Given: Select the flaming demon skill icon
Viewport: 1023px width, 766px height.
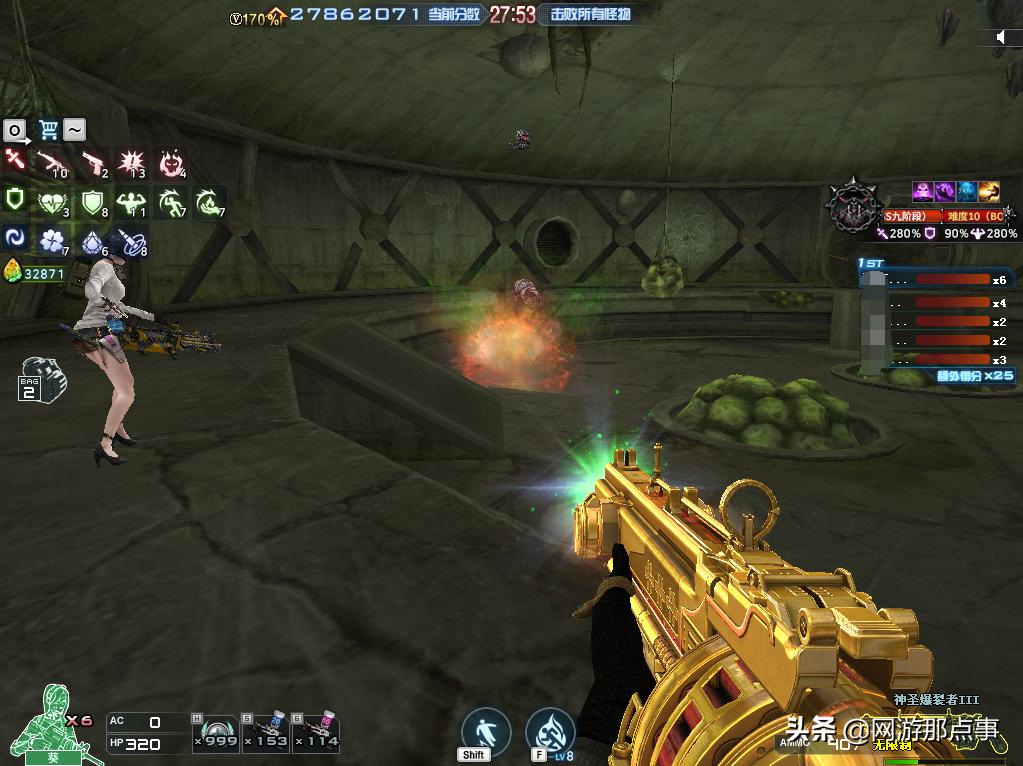Looking at the screenshot, I should [172, 163].
